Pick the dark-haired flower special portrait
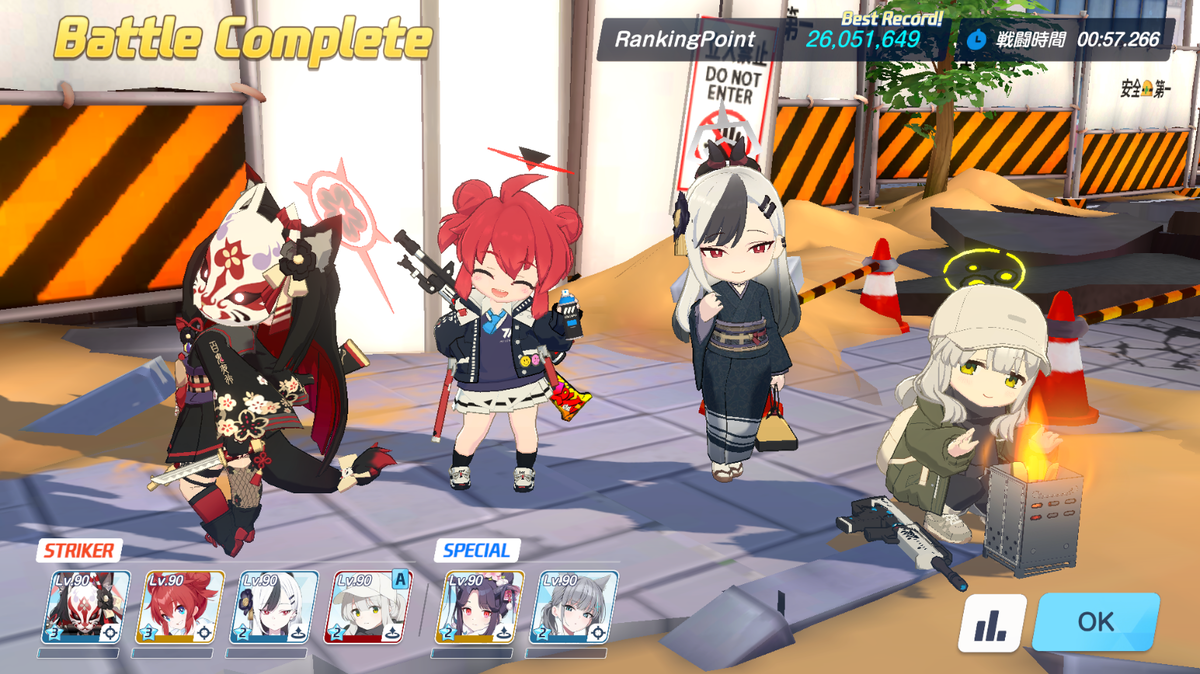 pyautogui.click(x=480, y=607)
